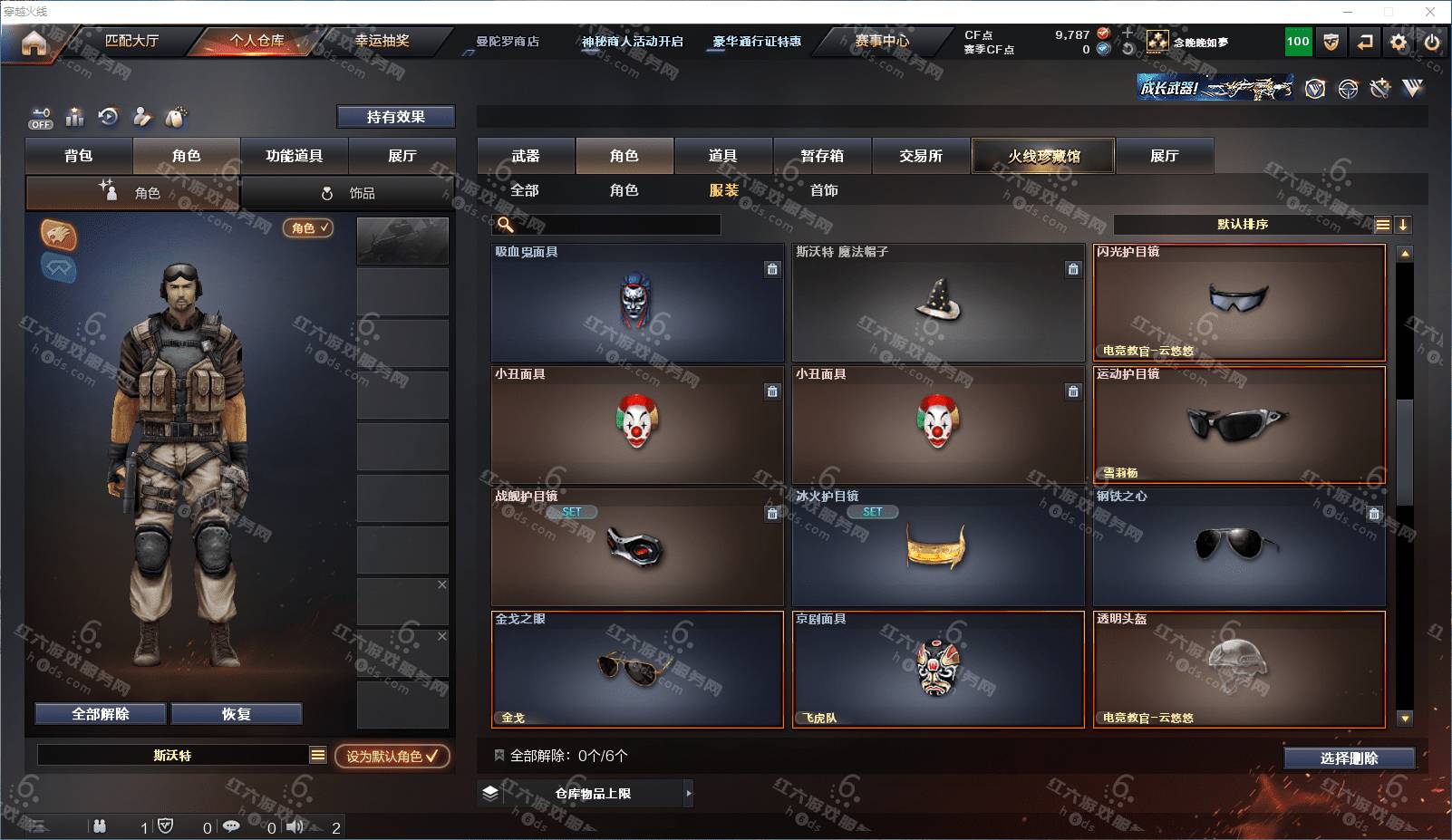The height and width of the screenshot is (840, 1452).
Task: Click the 选择删除 button
Action: 1349,758
